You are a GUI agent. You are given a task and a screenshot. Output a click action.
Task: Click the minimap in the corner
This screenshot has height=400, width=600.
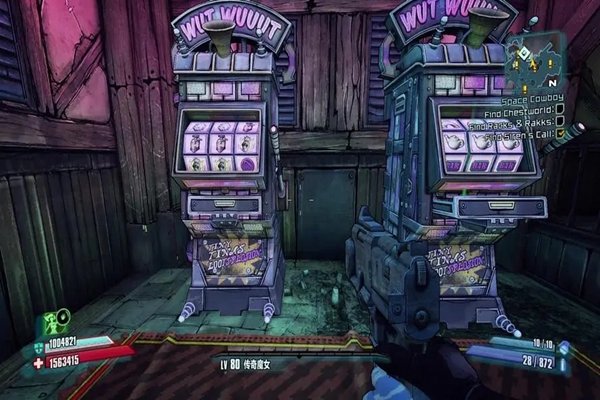click(x=535, y=63)
